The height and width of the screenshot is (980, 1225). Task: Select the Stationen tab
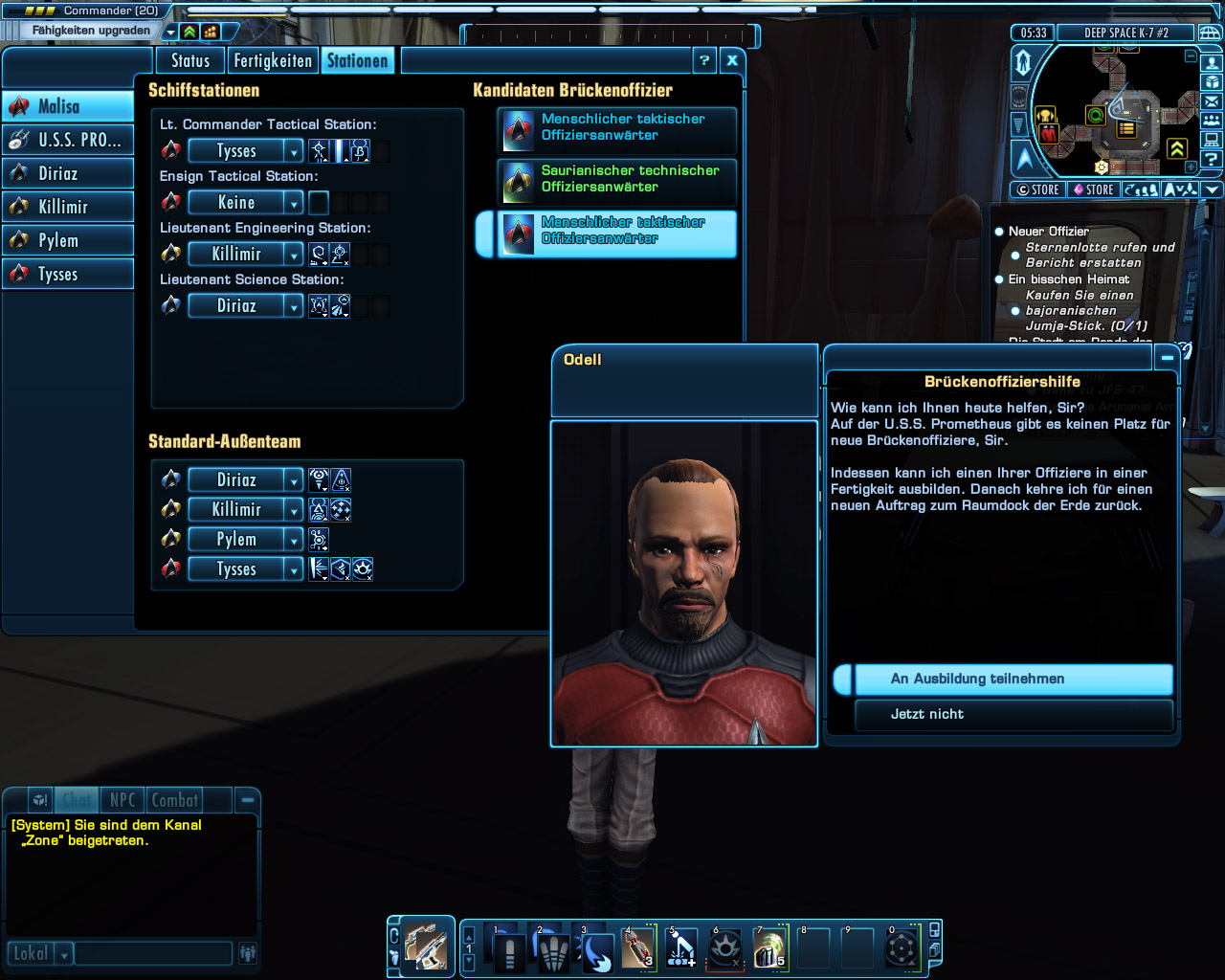tap(357, 61)
